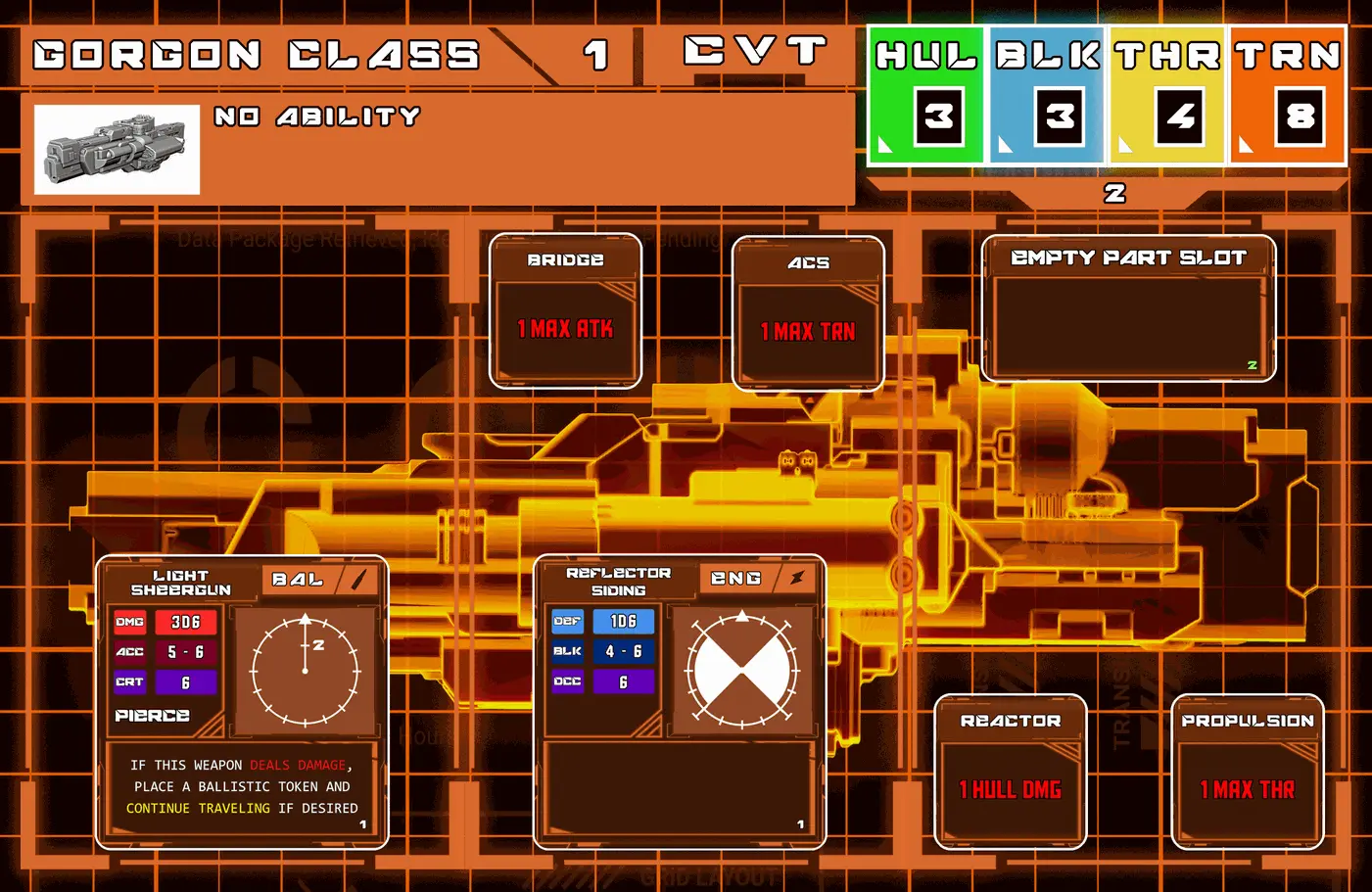Select the Reactor part card
This screenshot has width=1372, height=892.
pos(1011,772)
